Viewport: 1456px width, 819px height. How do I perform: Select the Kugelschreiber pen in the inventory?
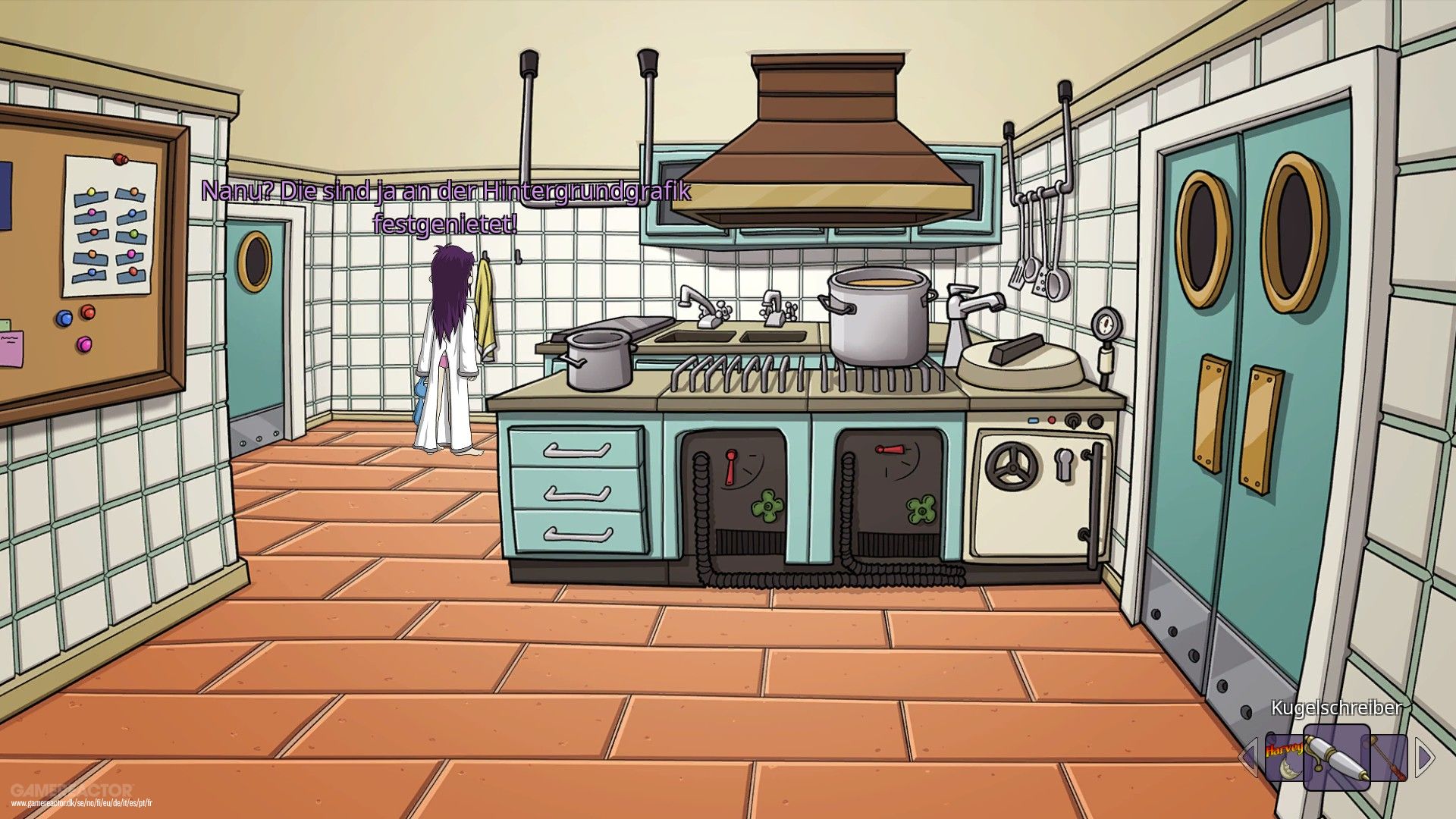[1337, 758]
